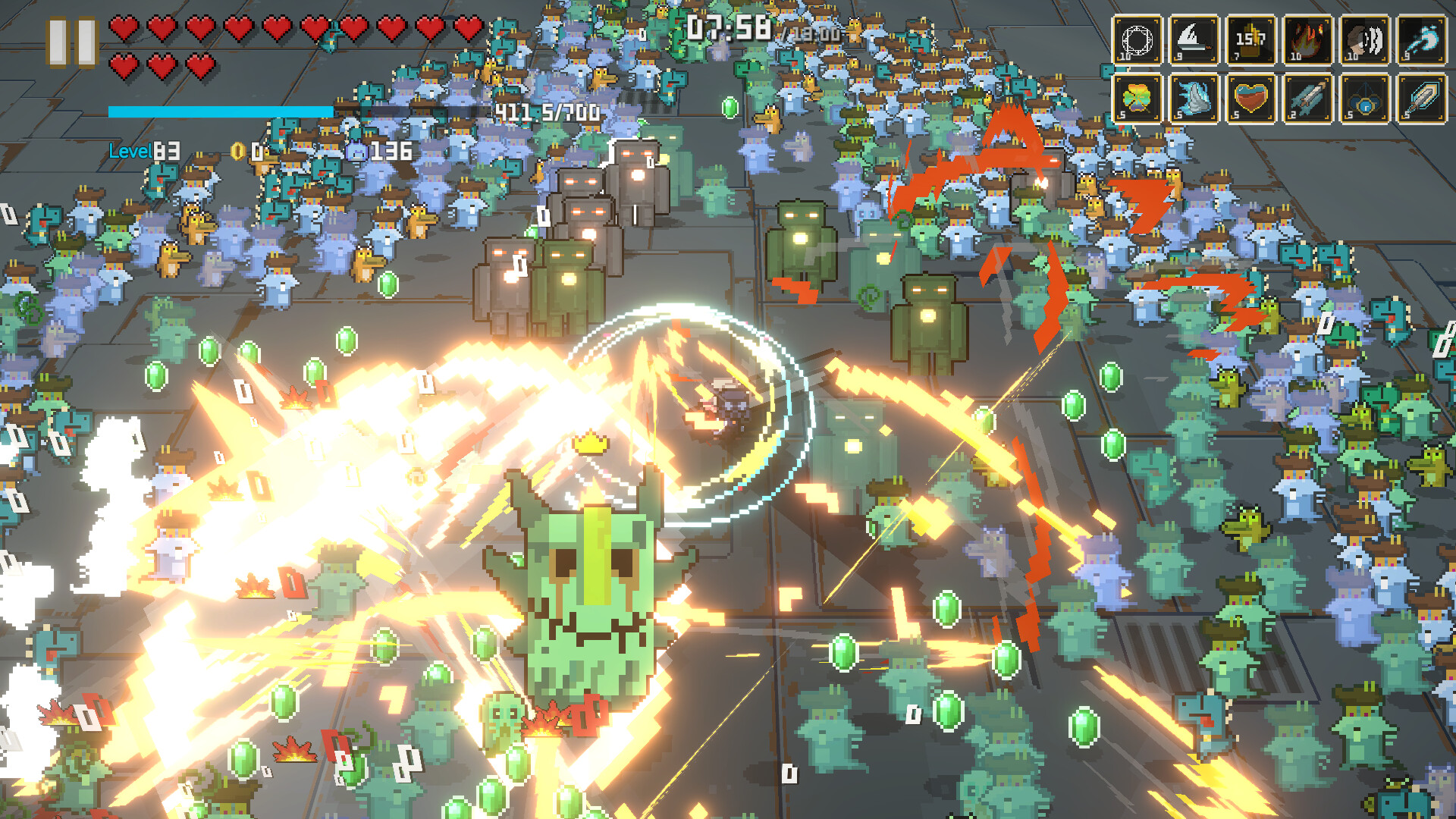The image size is (1456, 819).
Task: Select the shark fin blade skill icon
Action: [x=1194, y=39]
